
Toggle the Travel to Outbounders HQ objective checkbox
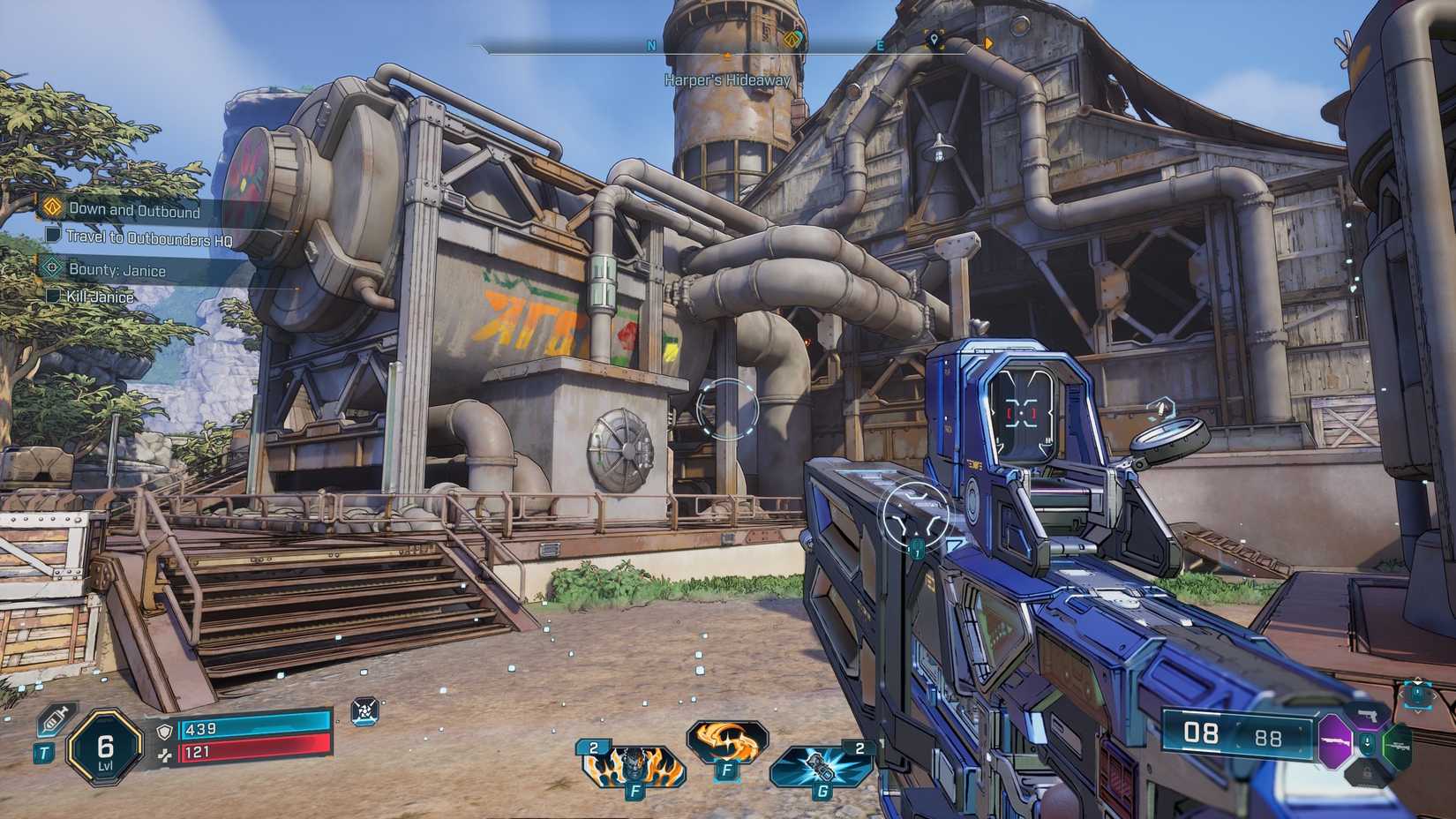point(55,236)
